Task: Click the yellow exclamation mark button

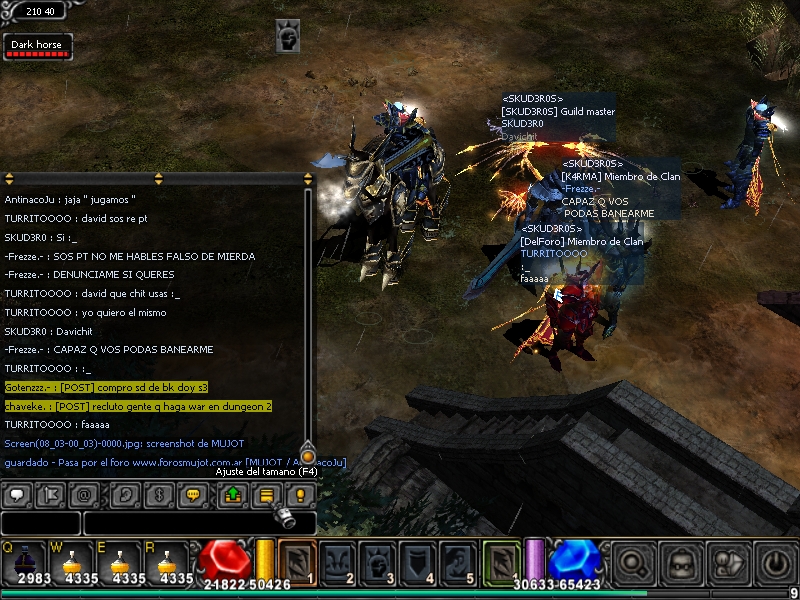Action: 299,494
